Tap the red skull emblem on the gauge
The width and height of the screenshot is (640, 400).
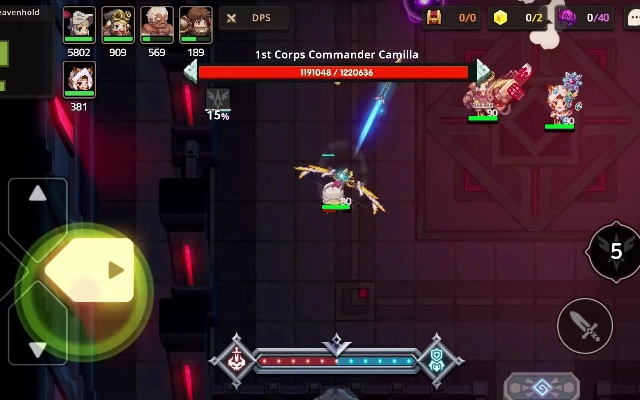(x=236, y=359)
